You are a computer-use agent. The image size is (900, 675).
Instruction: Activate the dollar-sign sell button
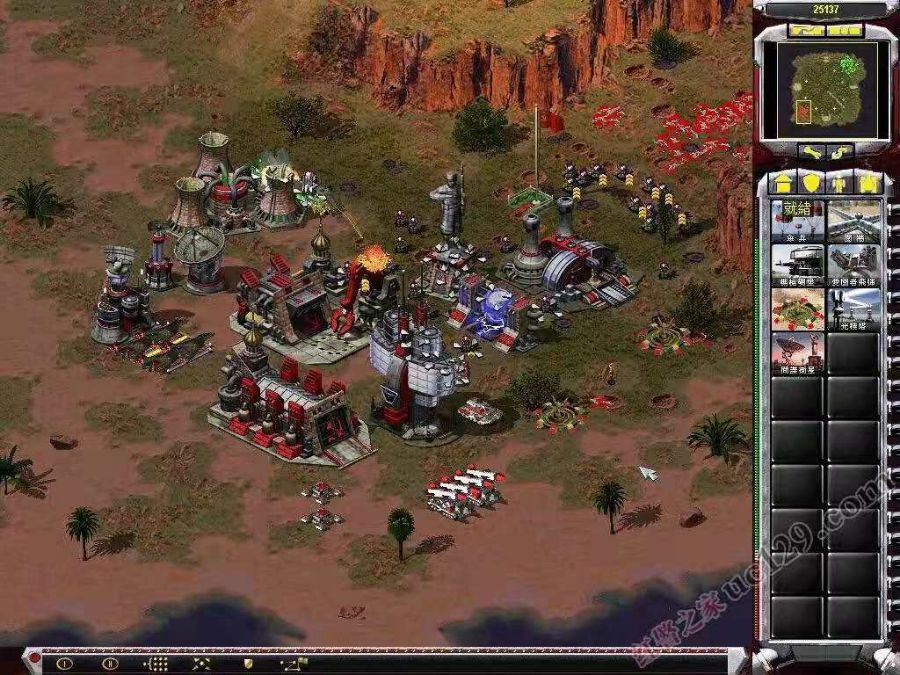click(842, 152)
